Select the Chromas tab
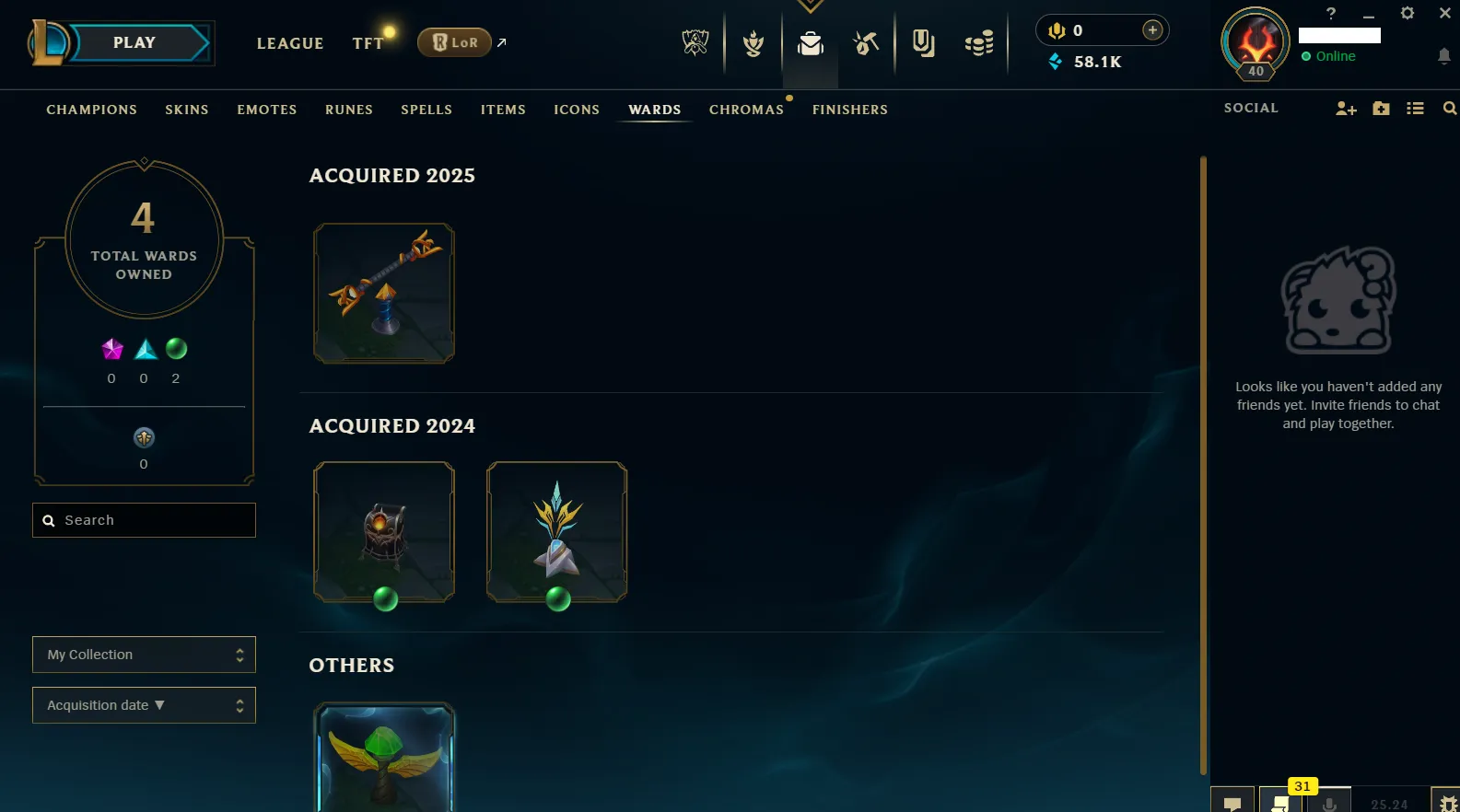1460x812 pixels. 746,110
